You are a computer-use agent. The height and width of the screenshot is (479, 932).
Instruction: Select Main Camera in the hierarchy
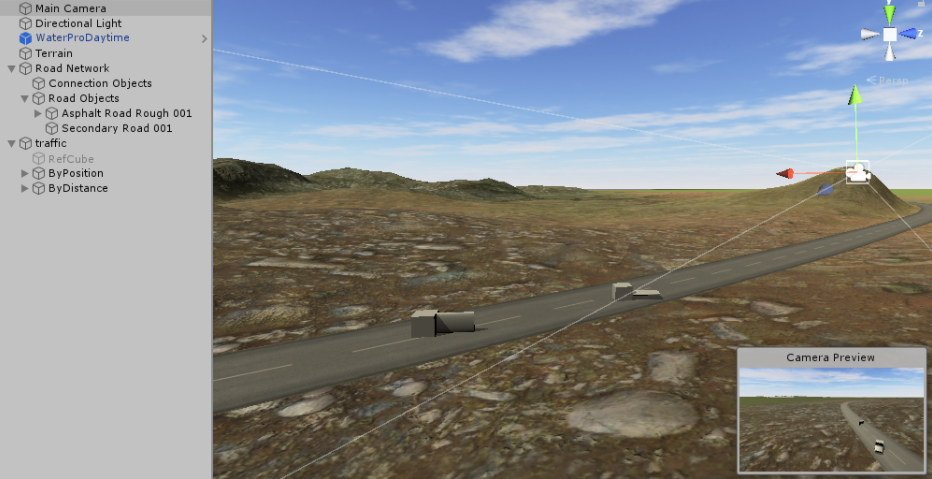[x=70, y=8]
